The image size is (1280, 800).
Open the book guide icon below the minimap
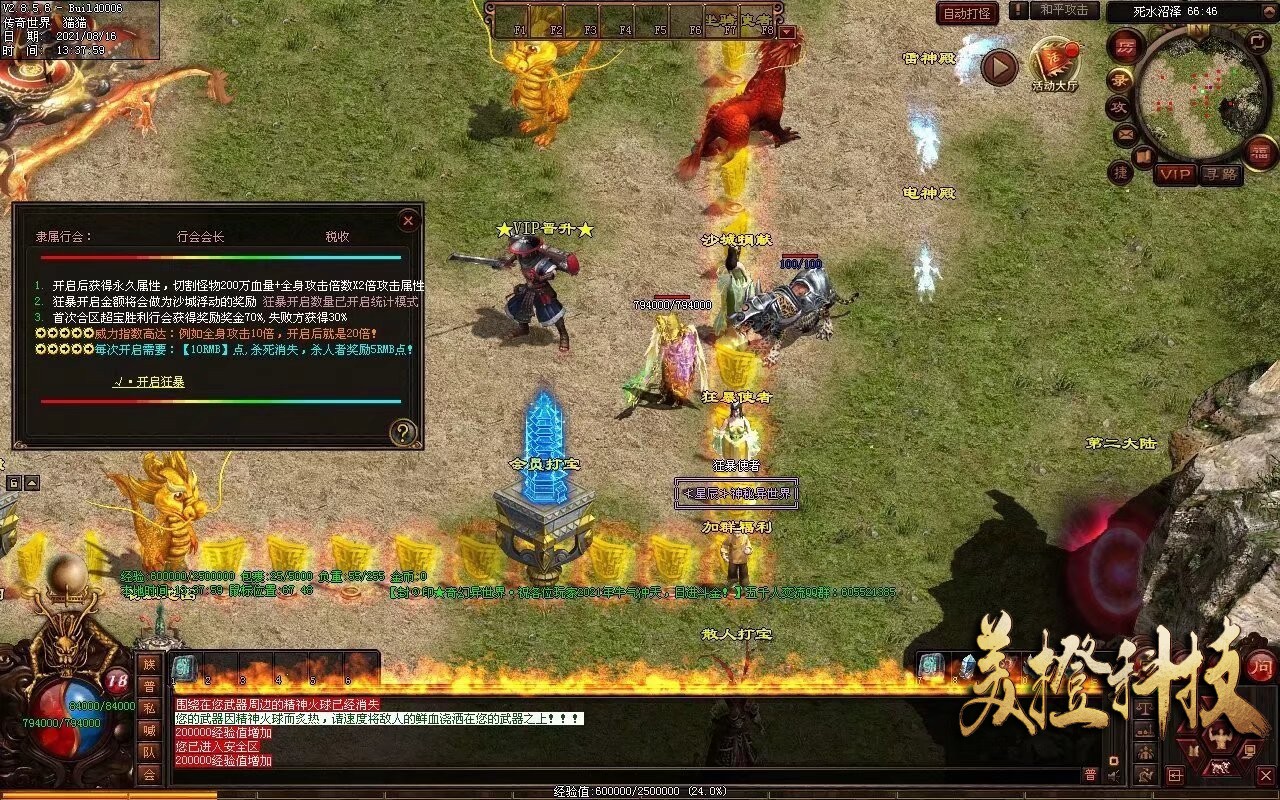1143,155
